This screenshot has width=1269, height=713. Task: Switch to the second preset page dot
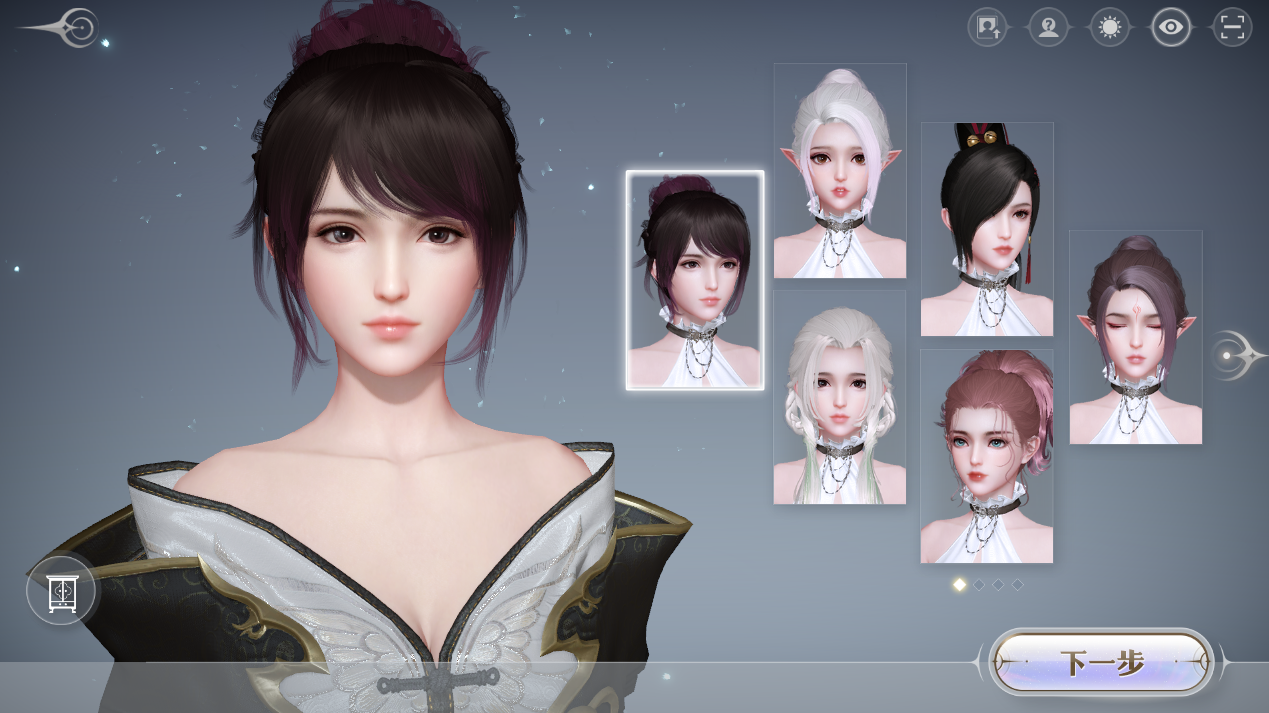pyautogui.click(x=979, y=584)
